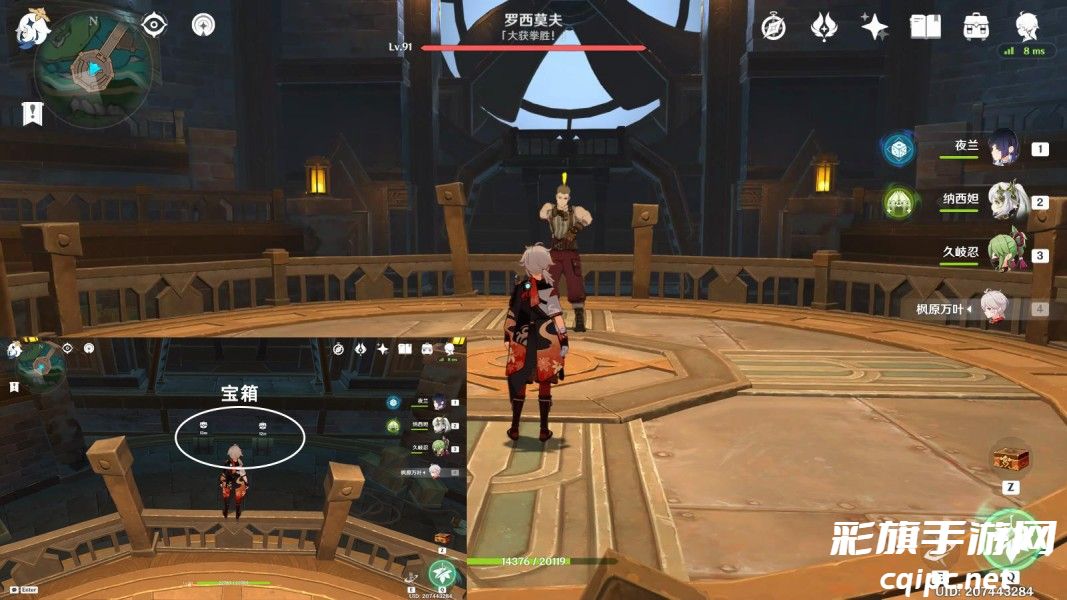The height and width of the screenshot is (600, 1067).
Task: Switch to party member 久岐忍
Action: [x=1003, y=254]
